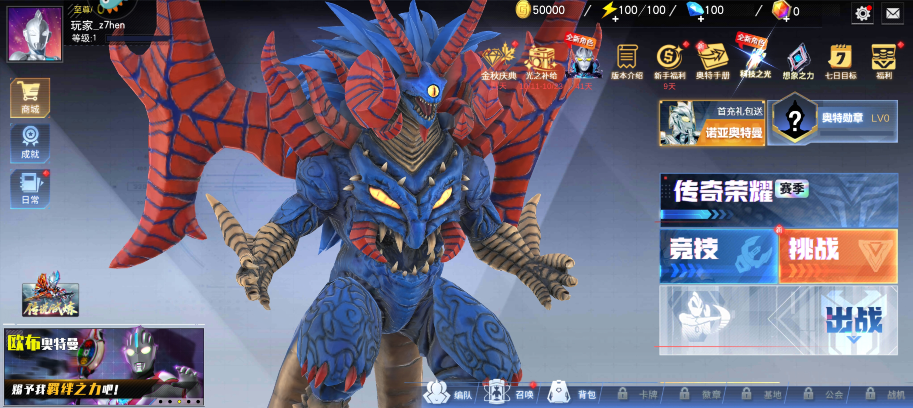Viewport: 913px width, 408px height.
Task: Open the 新手福利 newcomer rewards
Action: click(x=669, y=62)
